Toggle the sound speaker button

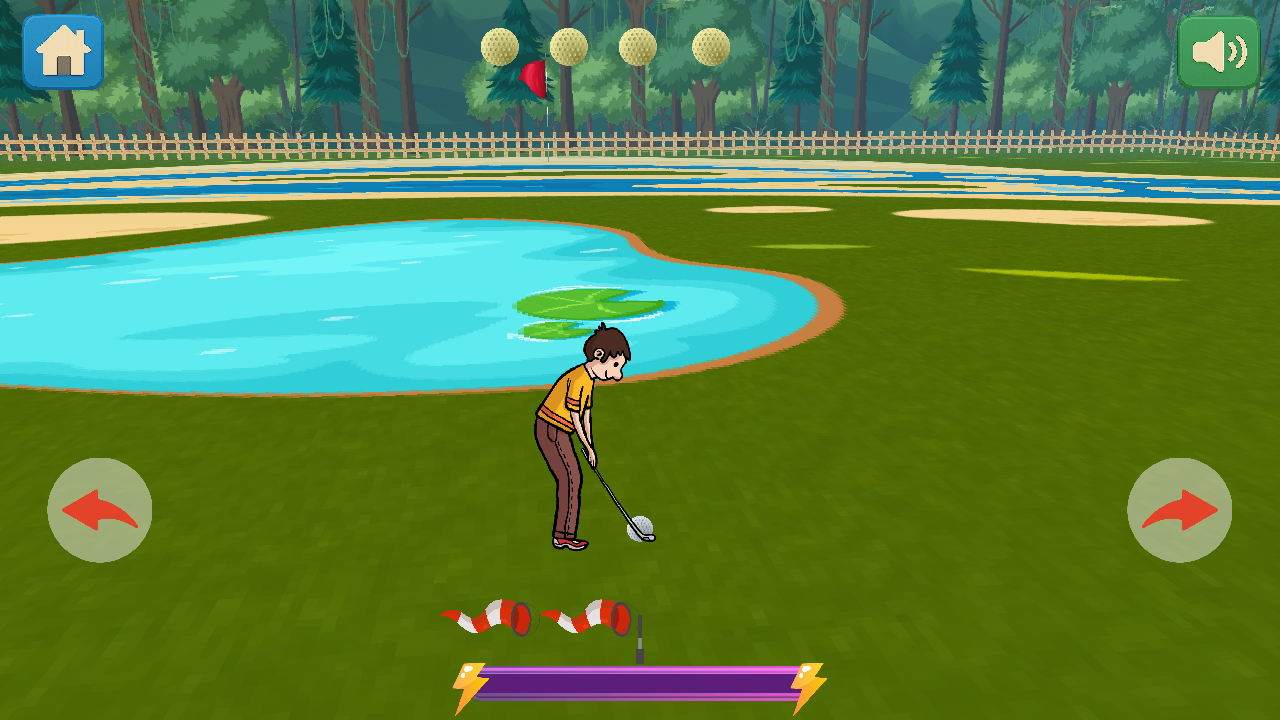click(x=1218, y=52)
